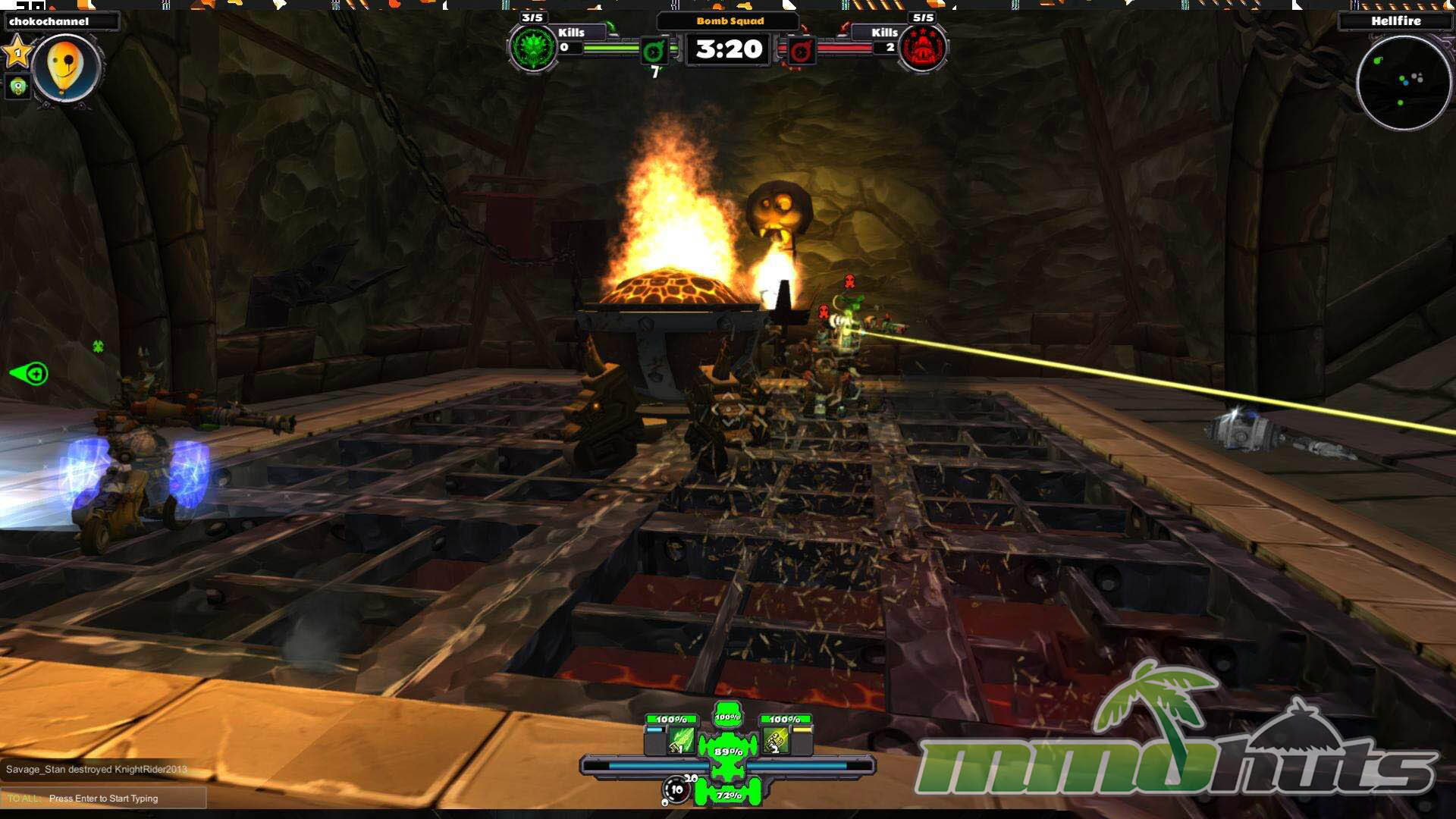The image size is (1456, 819).
Task: Click the green team dragon emblem
Action: click(533, 49)
